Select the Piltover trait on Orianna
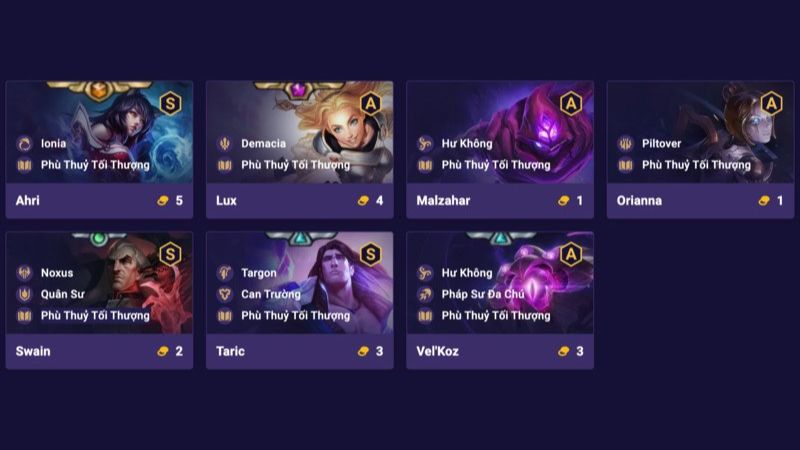The width and height of the screenshot is (800, 450). pos(661,143)
